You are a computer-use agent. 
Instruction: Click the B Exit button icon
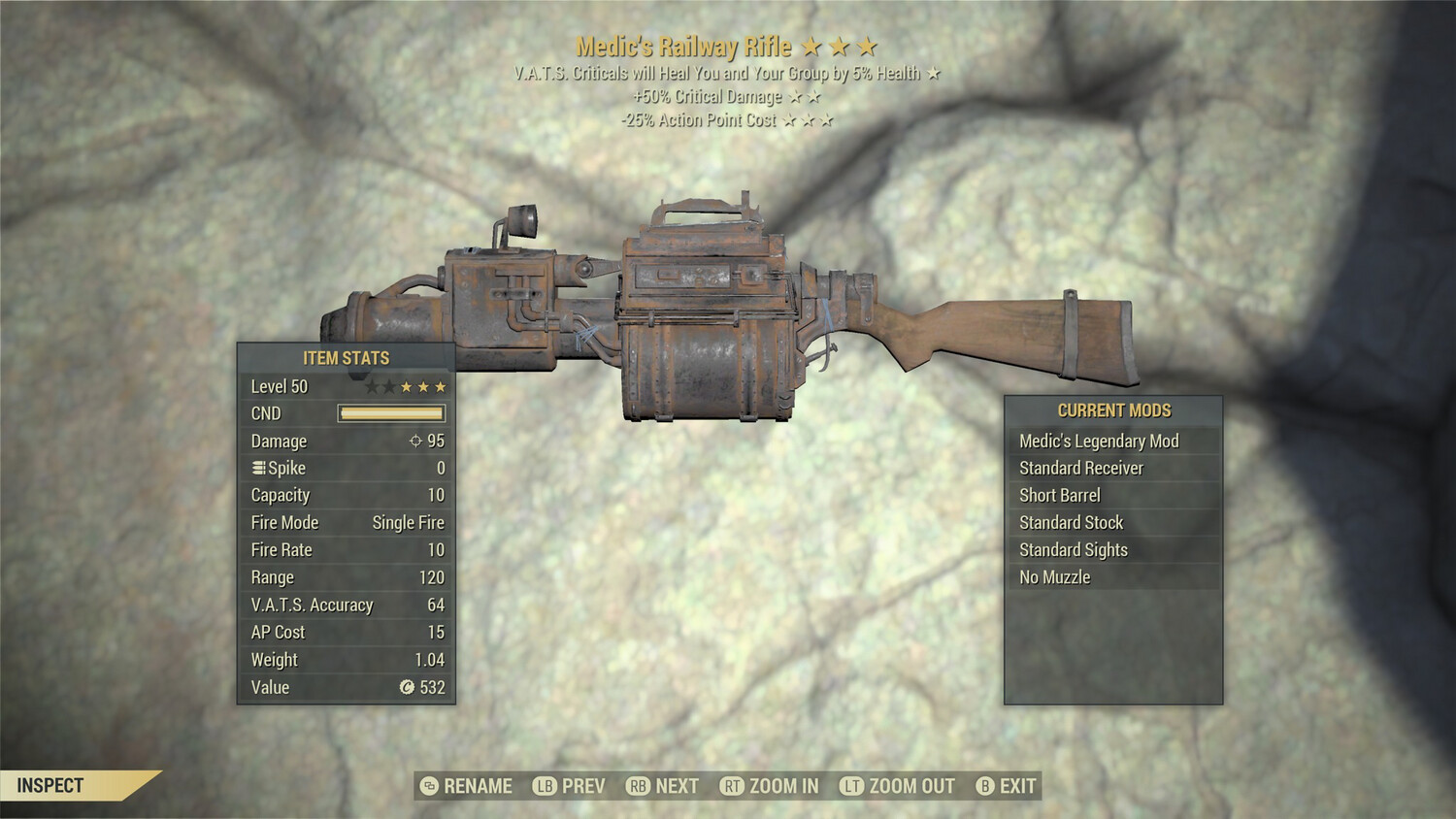[987, 786]
